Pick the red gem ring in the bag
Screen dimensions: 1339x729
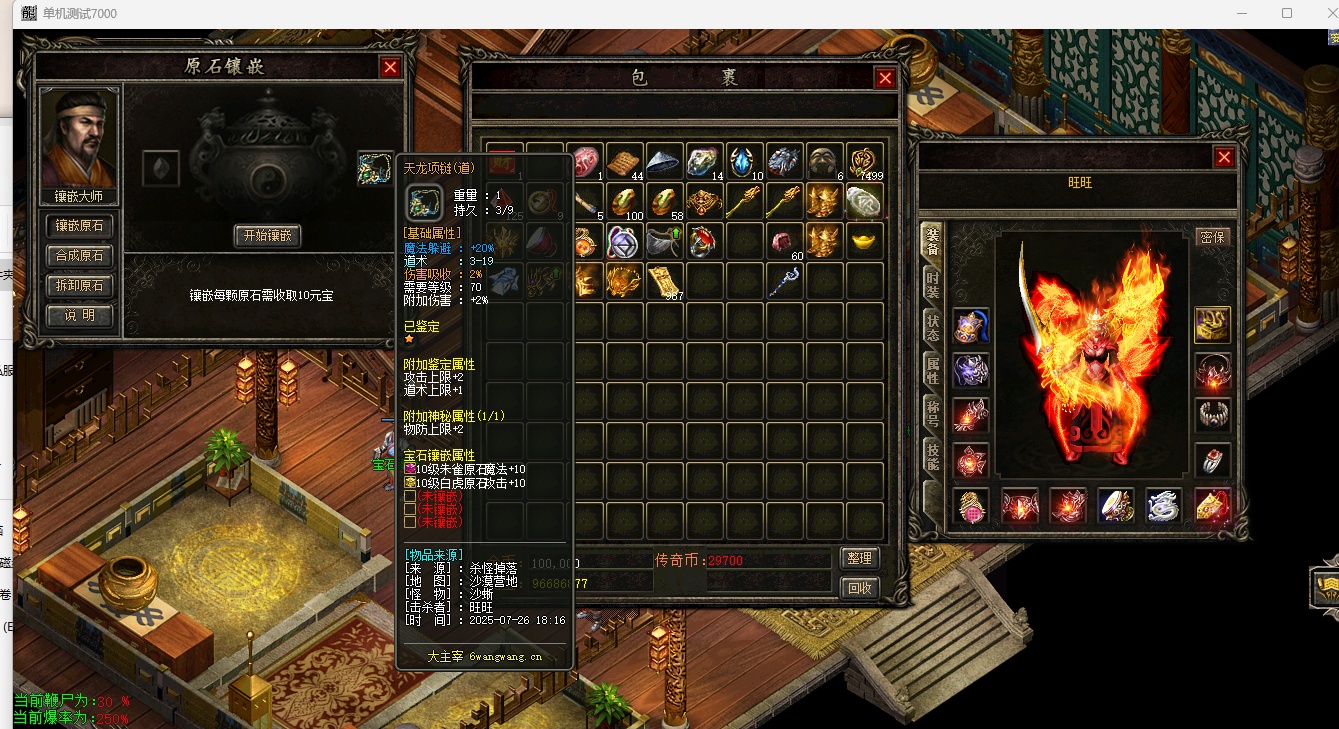pos(704,241)
